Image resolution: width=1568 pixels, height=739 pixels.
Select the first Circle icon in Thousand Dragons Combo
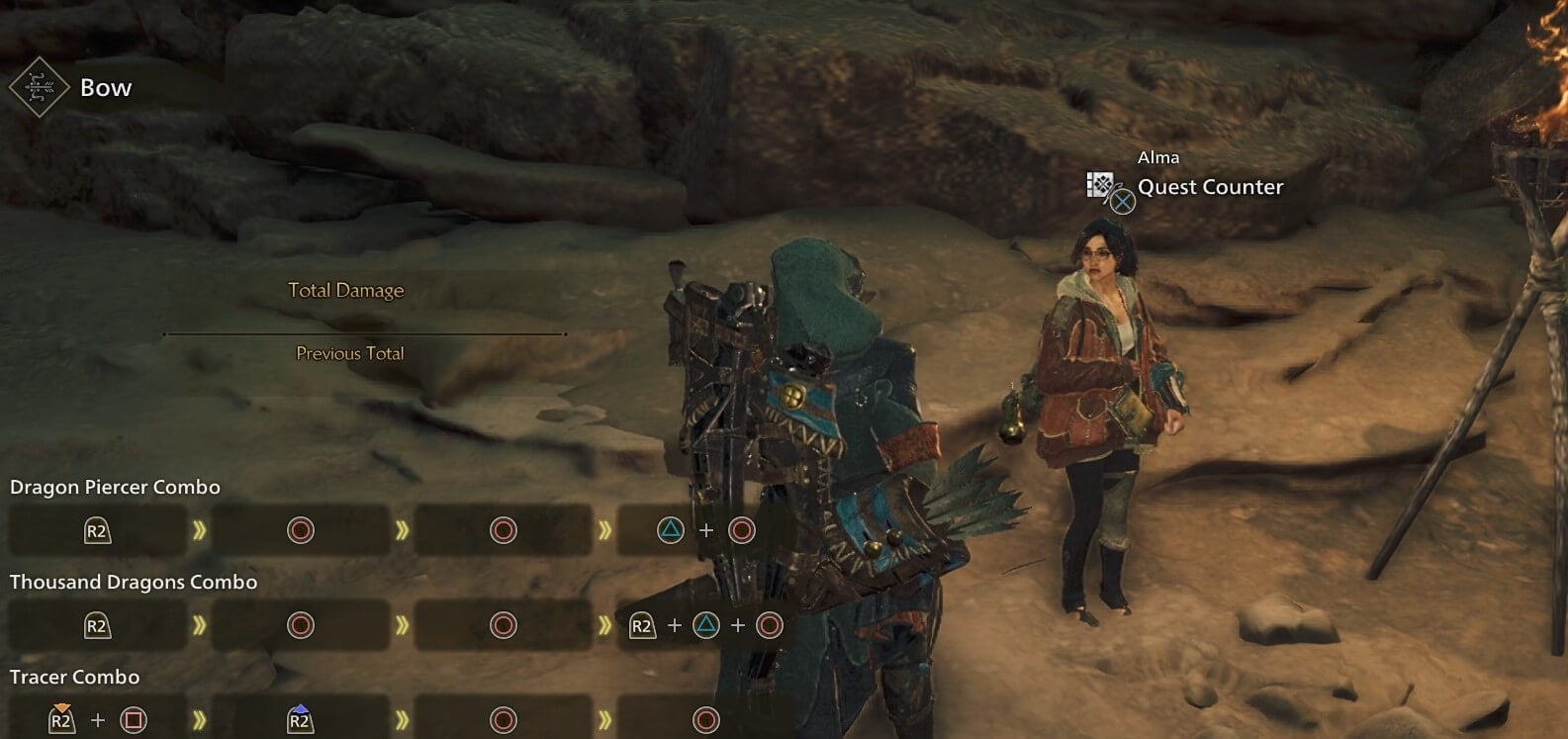click(x=299, y=625)
